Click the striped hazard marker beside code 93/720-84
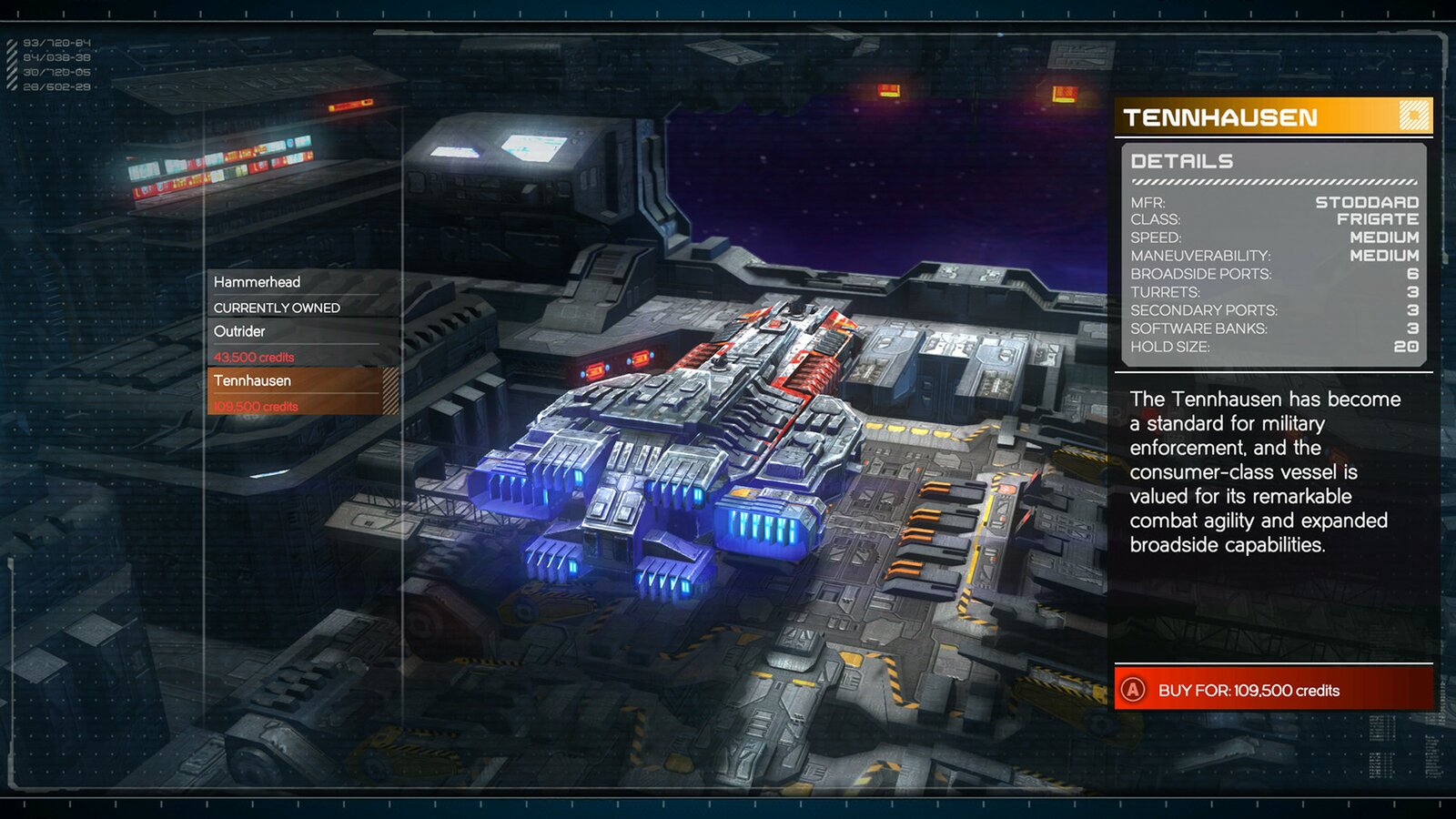Viewport: 1456px width, 819px height. 10,41
